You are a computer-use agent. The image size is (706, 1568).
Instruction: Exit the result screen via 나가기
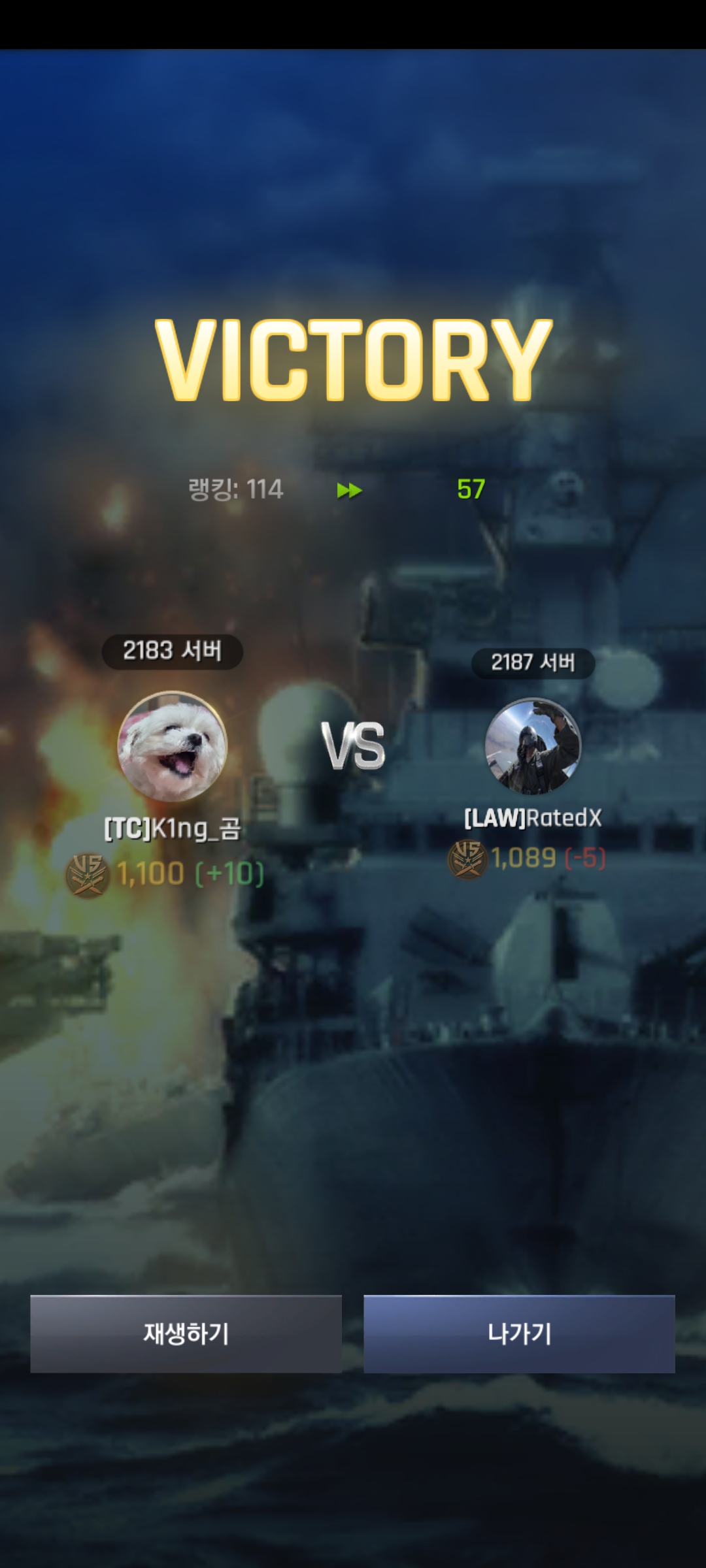[x=519, y=1333]
